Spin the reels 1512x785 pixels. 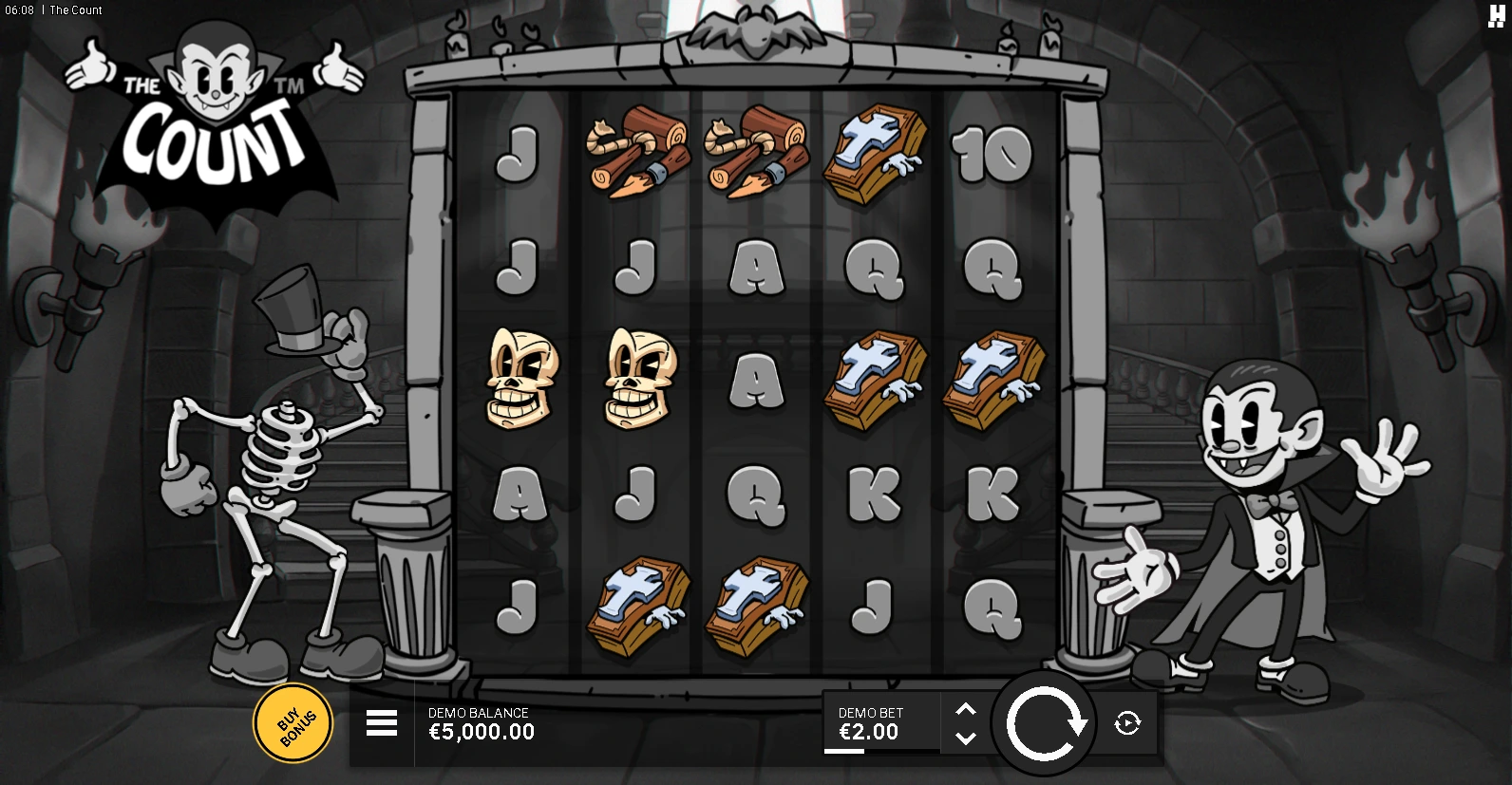pos(1045,723)
